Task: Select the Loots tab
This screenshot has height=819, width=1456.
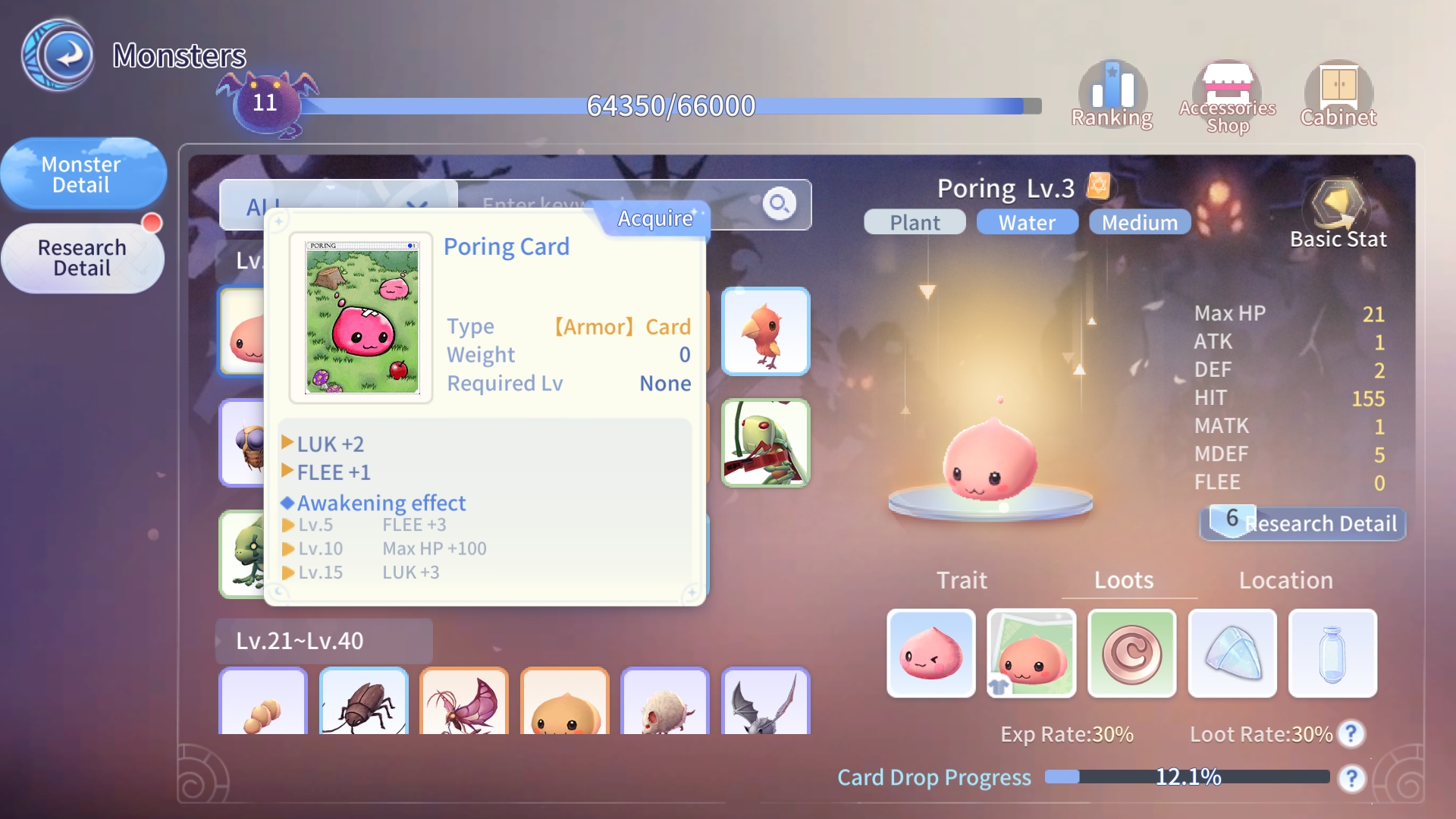Action: coord(1124,580)
